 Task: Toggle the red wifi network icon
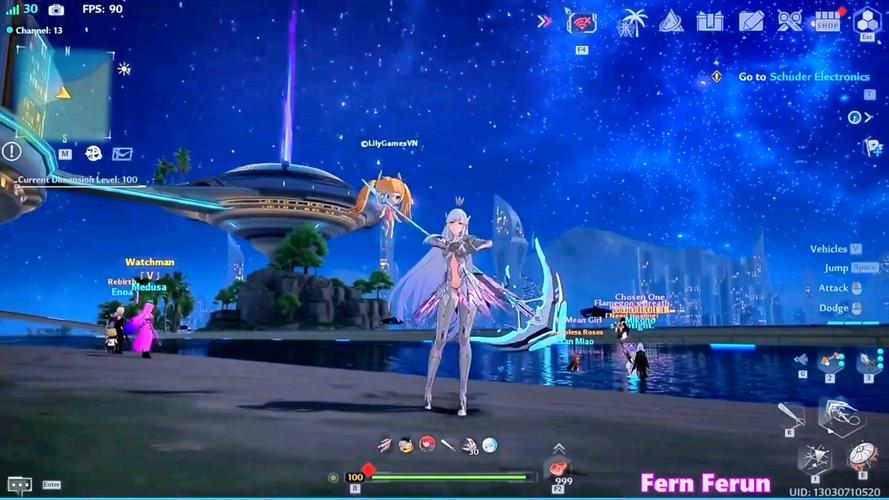point(582,22)
